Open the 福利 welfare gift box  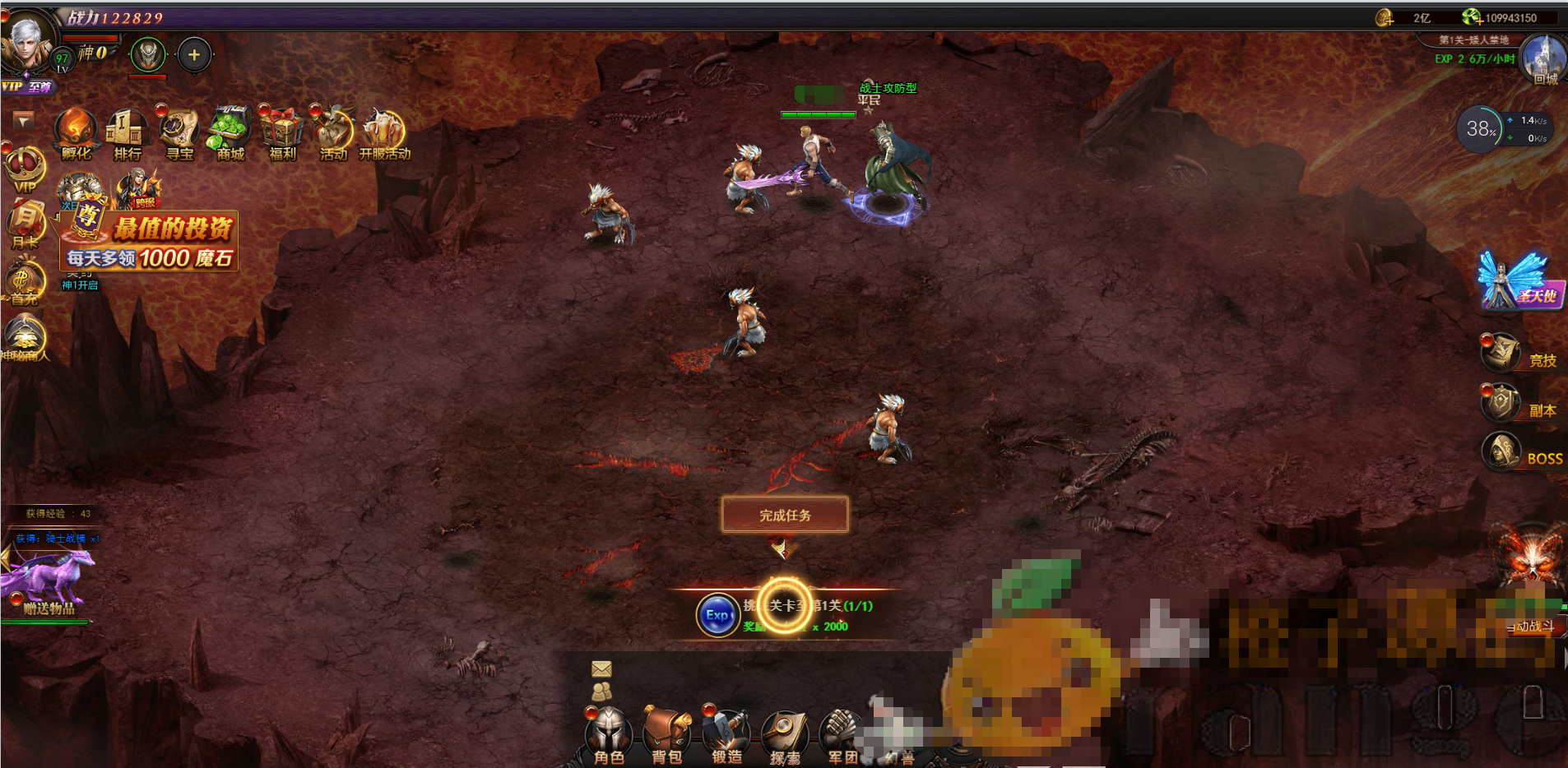[282, 134]
